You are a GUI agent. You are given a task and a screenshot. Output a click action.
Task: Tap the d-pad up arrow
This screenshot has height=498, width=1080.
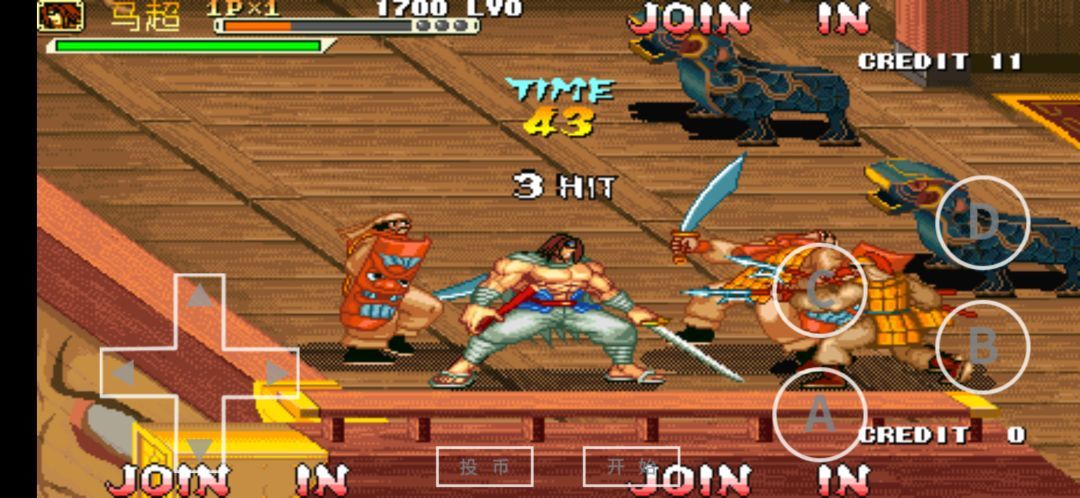[201, 296]
